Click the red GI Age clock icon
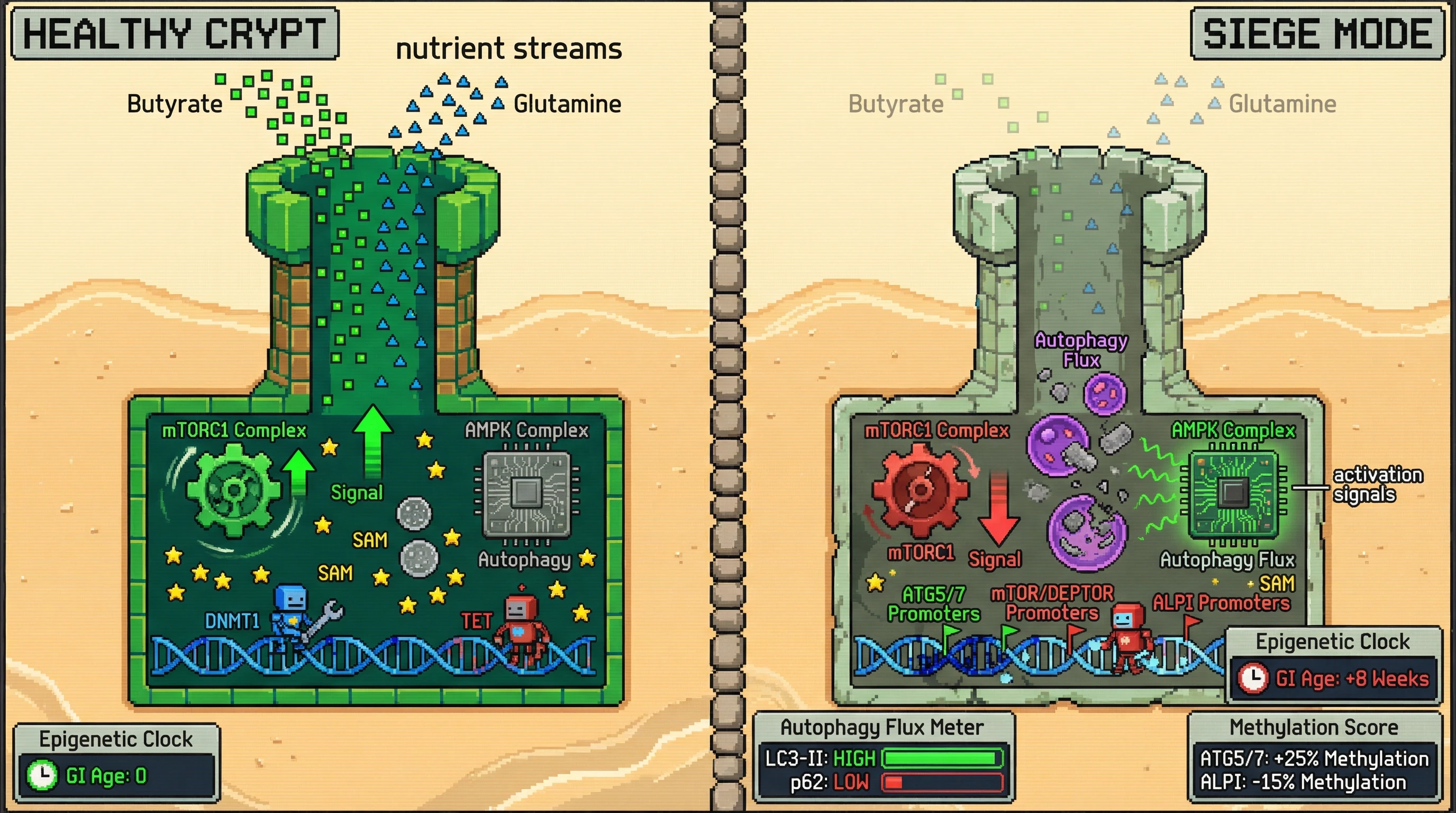1456x813 pixels. point(1252,678)
